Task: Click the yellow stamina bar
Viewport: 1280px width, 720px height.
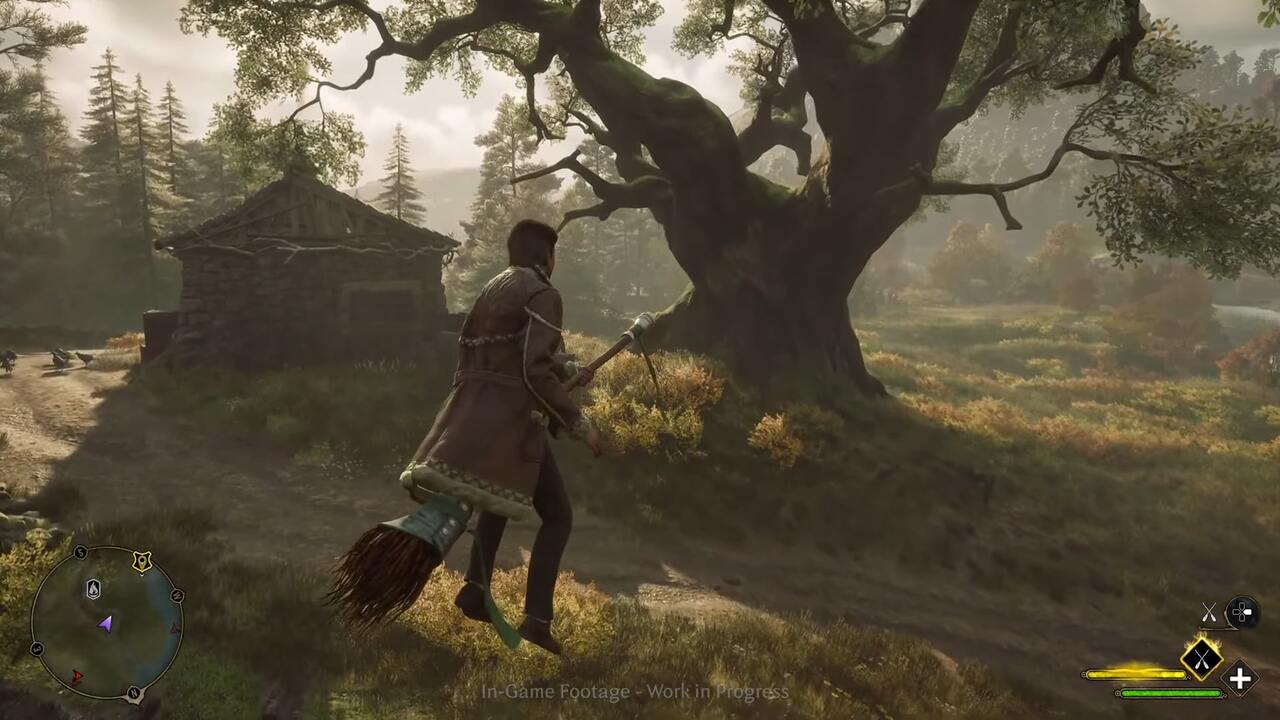Action: pyautogui.click(x=1137, y=674)
